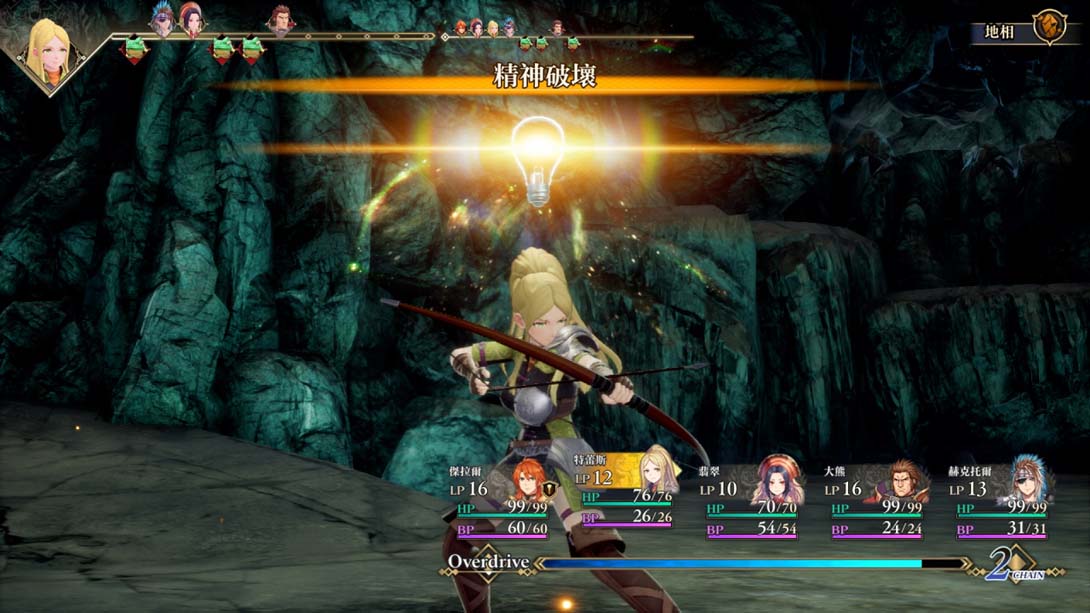
Task: Select the red-hat woman's timeline portrait
Action: 191,19
